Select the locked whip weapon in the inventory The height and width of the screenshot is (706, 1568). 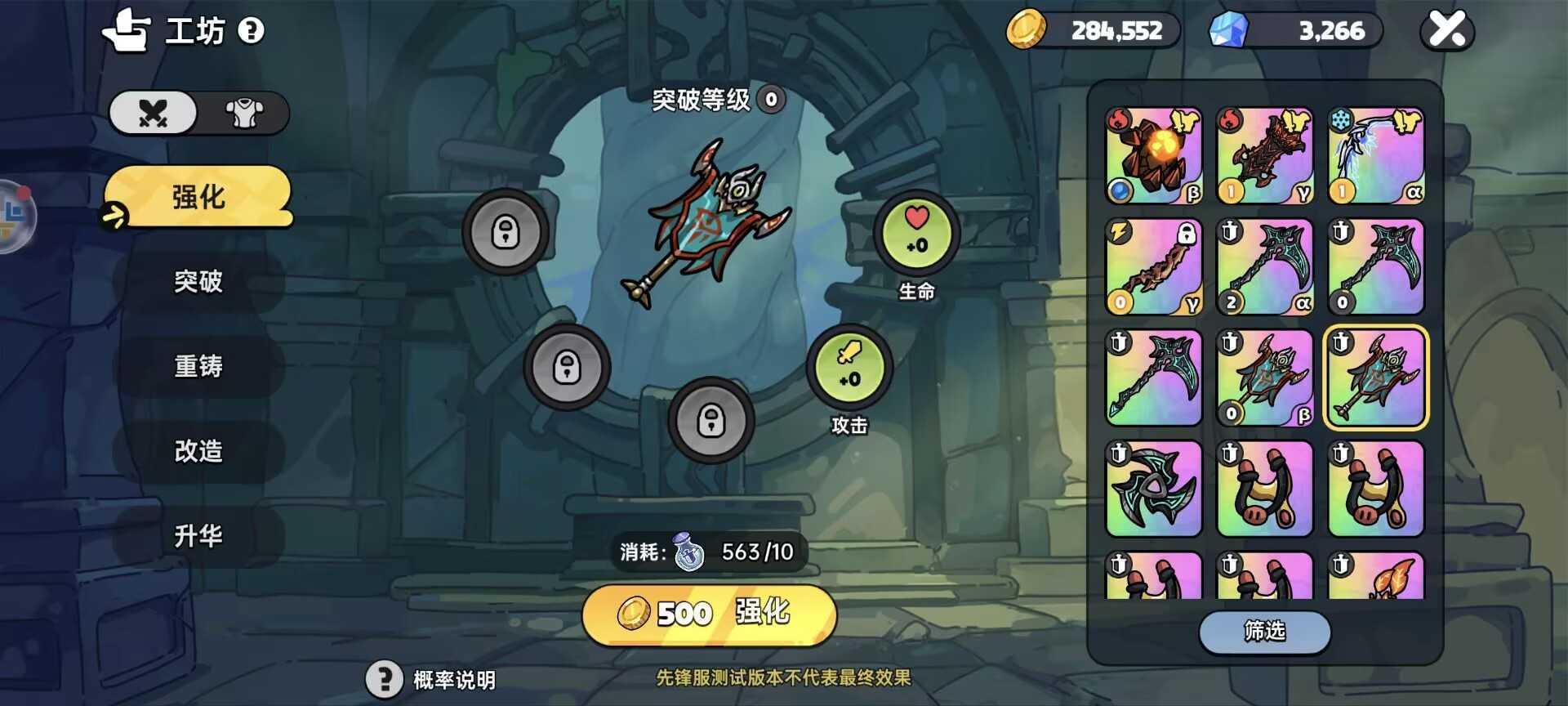[x=1154, y=267]
